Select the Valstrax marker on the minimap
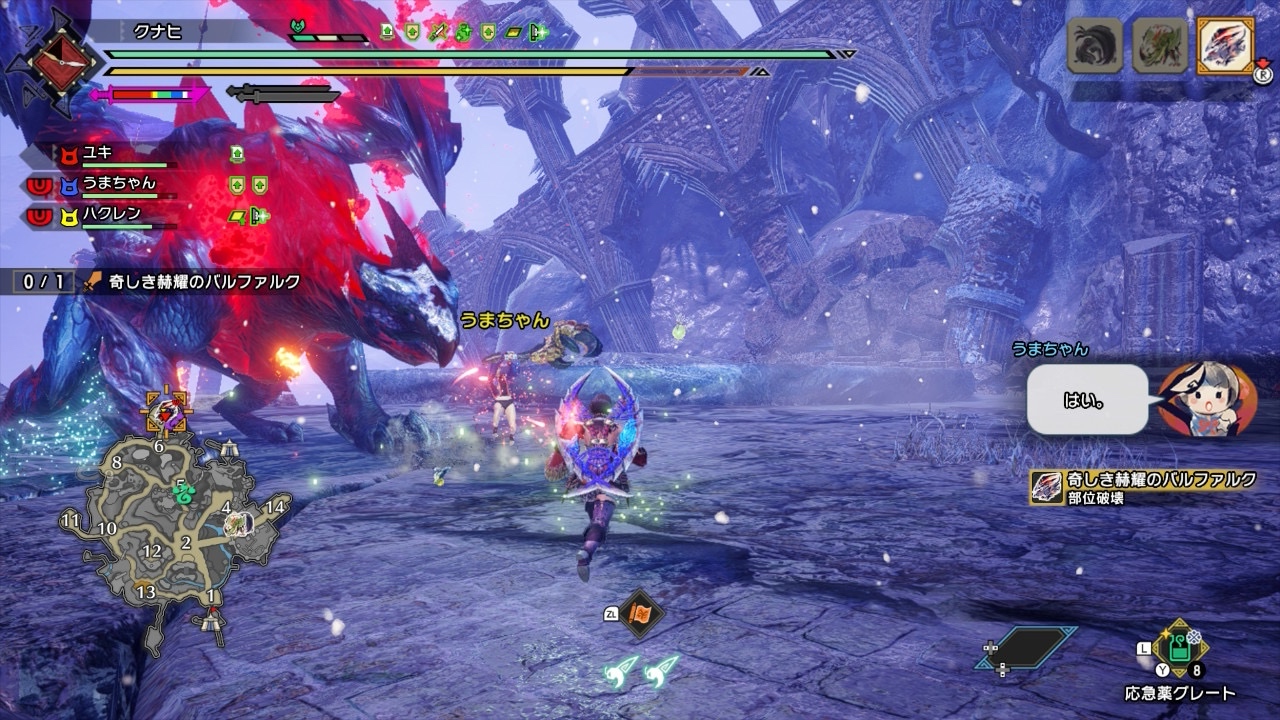Screen dimensions: 1280x720 pyautogui.click(x=166, y=411)
